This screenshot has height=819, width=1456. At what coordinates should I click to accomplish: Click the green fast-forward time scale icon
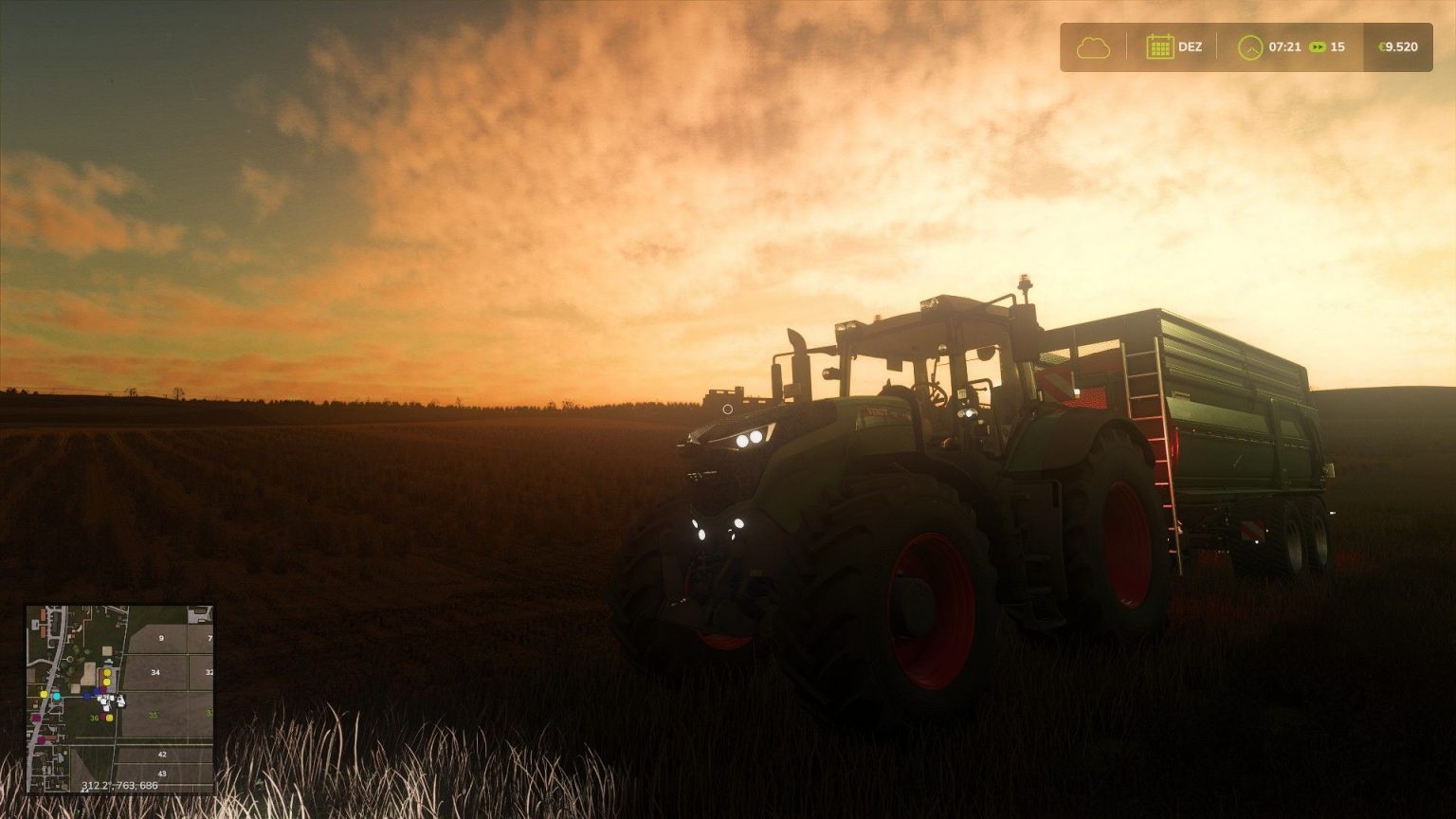[x=1318, y=45]
